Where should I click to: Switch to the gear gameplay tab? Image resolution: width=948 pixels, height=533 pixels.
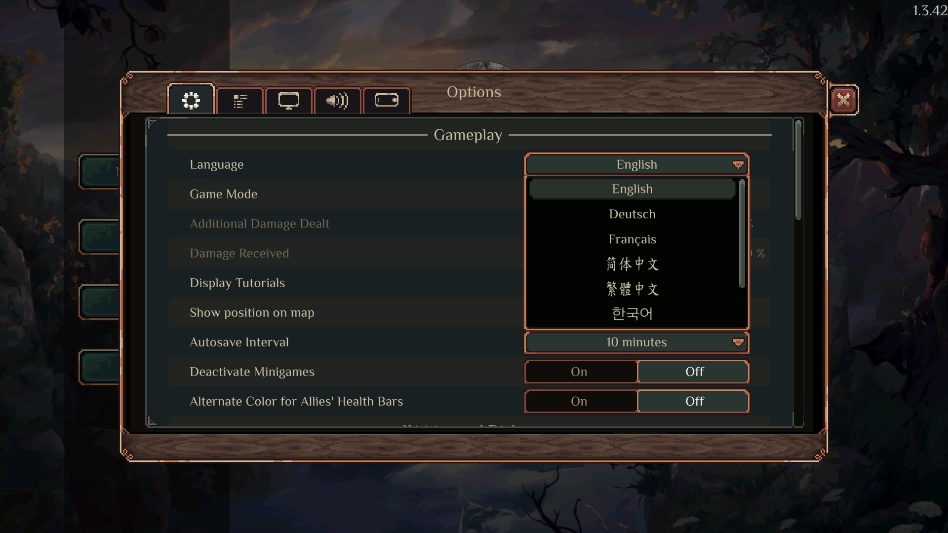pos(191,100)
